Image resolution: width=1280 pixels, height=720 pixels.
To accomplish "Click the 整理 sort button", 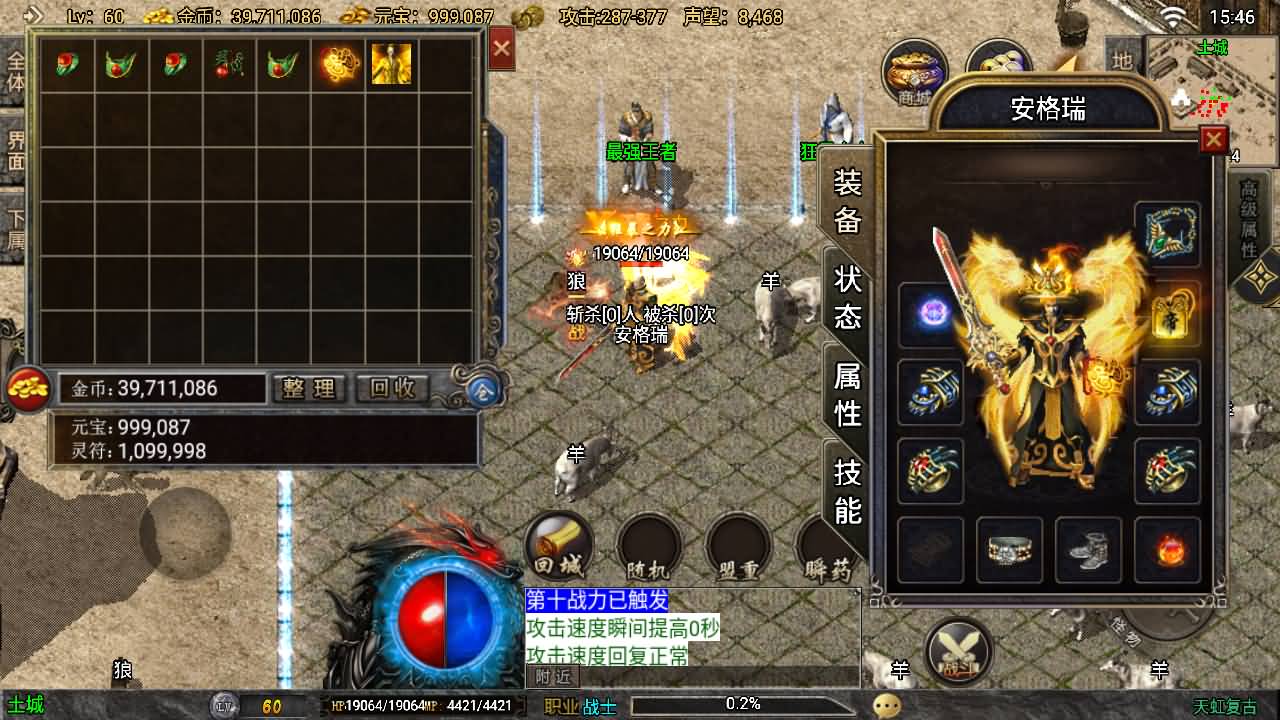I will [x=309, y=388].
